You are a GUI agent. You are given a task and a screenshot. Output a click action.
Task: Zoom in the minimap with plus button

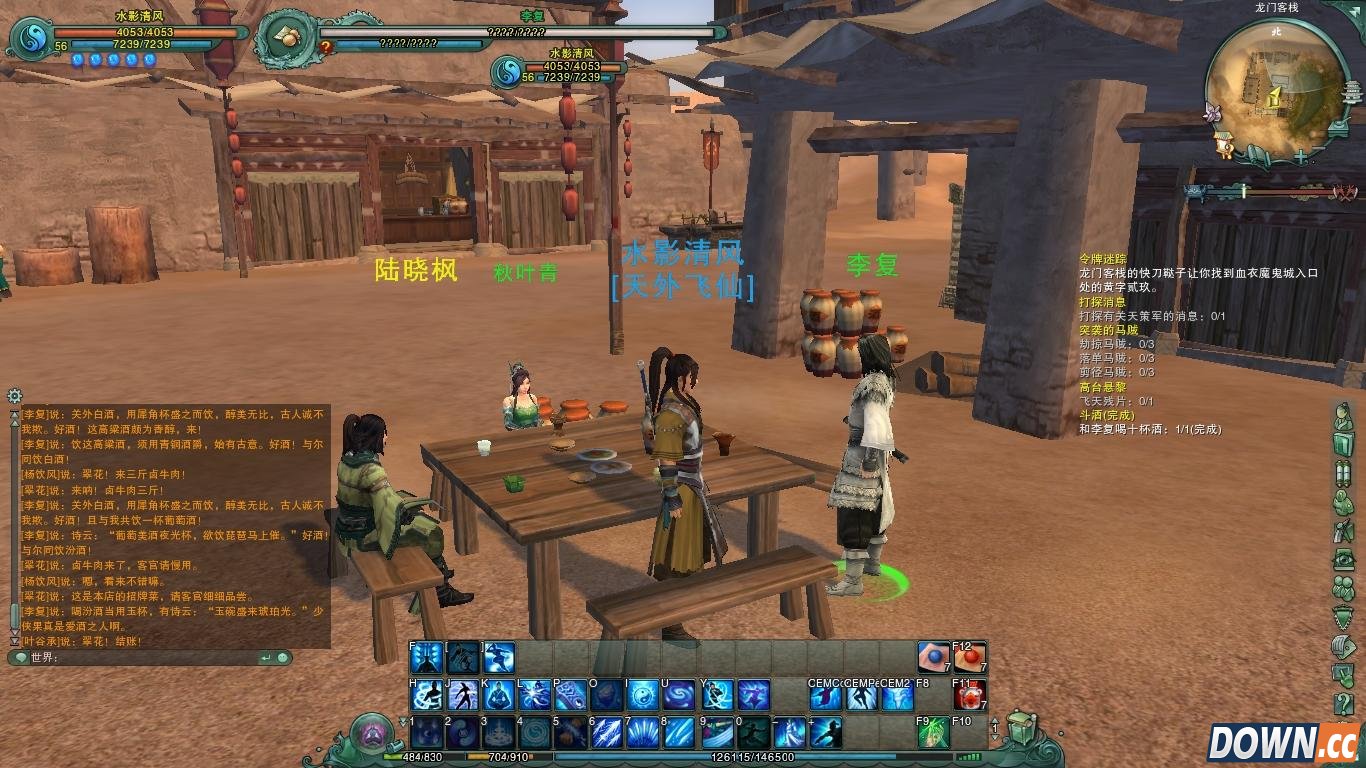(x=1300, y=157)
